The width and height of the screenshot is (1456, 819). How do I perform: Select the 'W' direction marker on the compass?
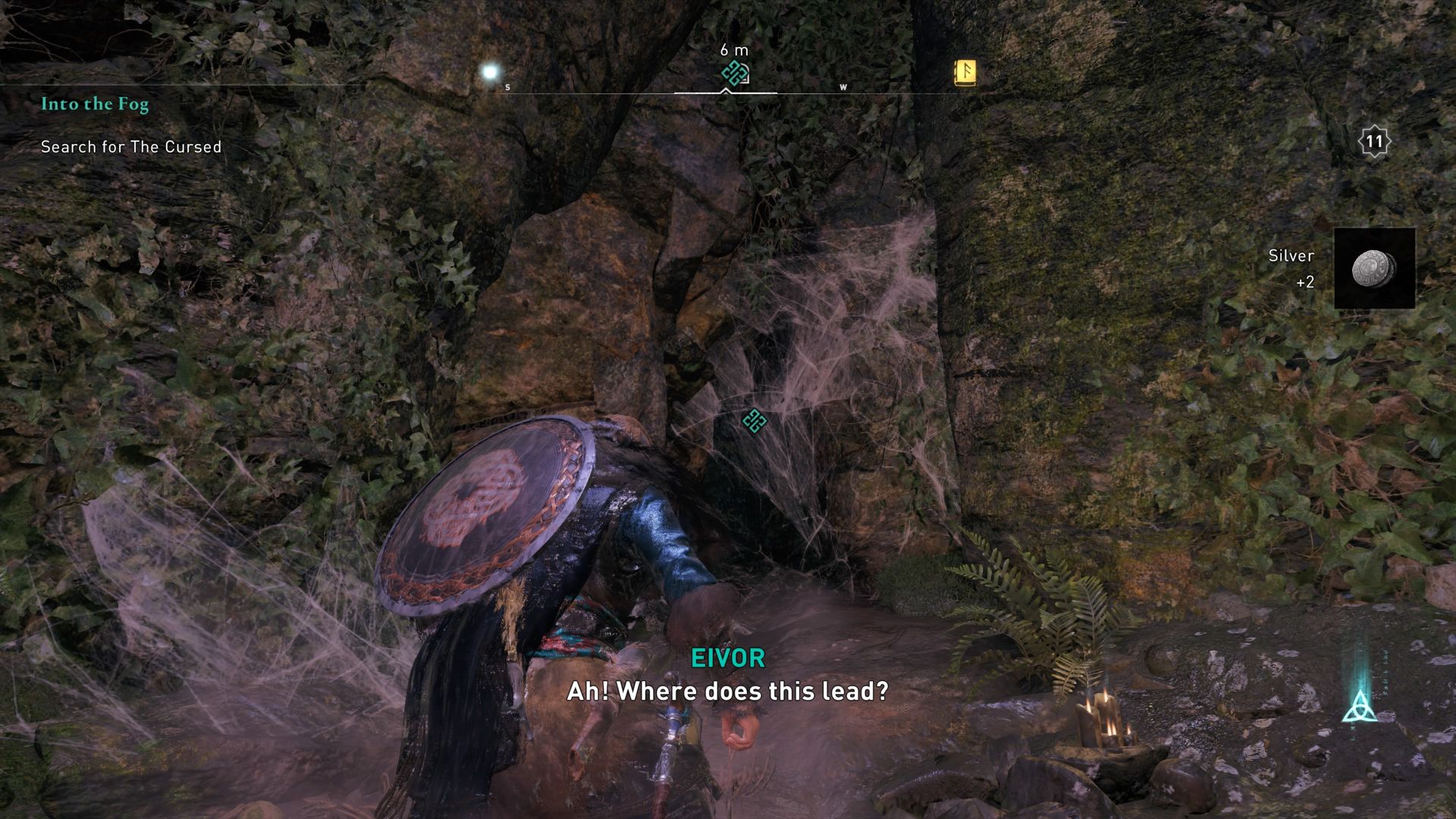tap(842, 88)
